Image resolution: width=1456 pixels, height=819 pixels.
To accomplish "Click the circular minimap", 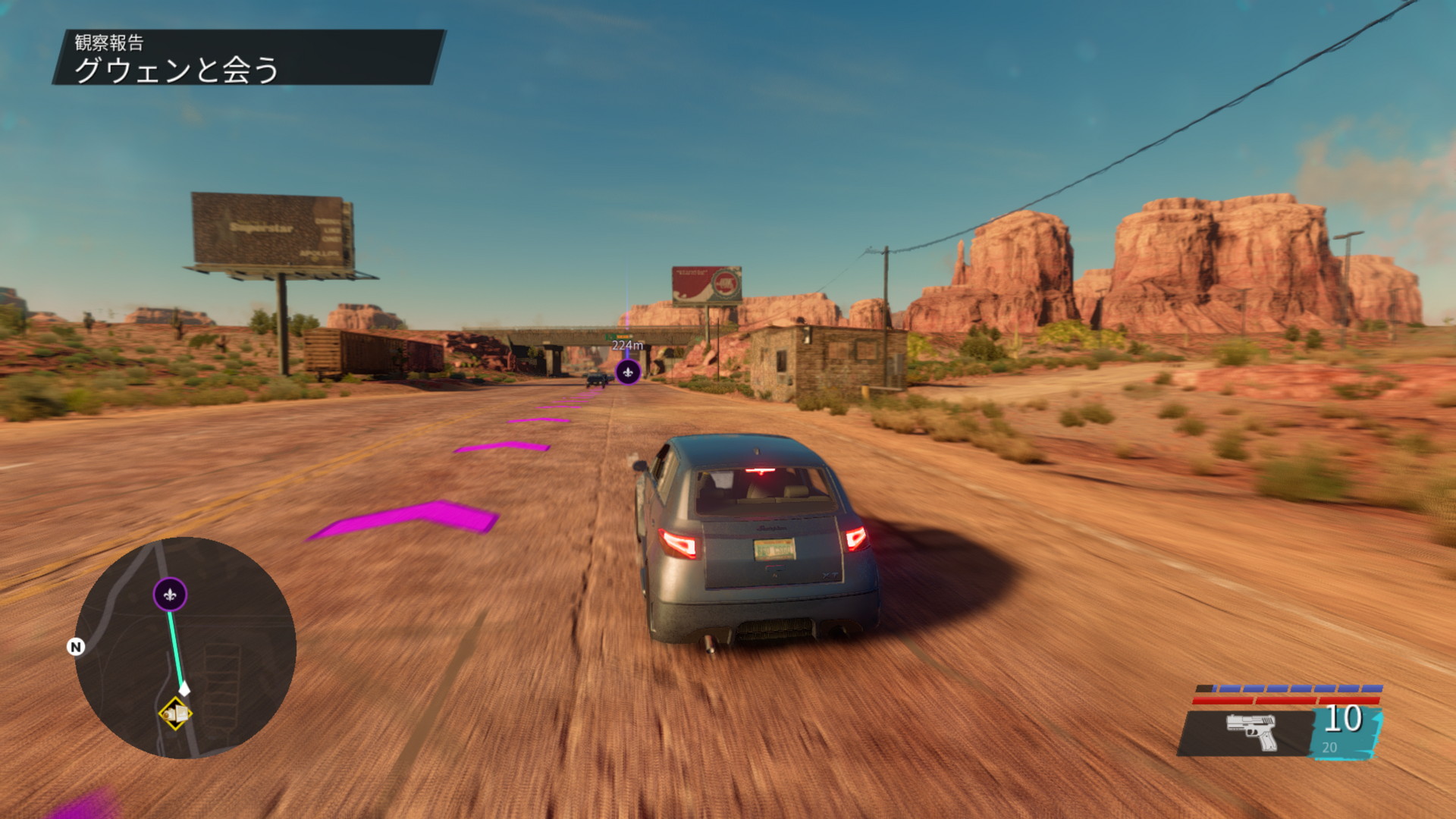I will 186,647.
